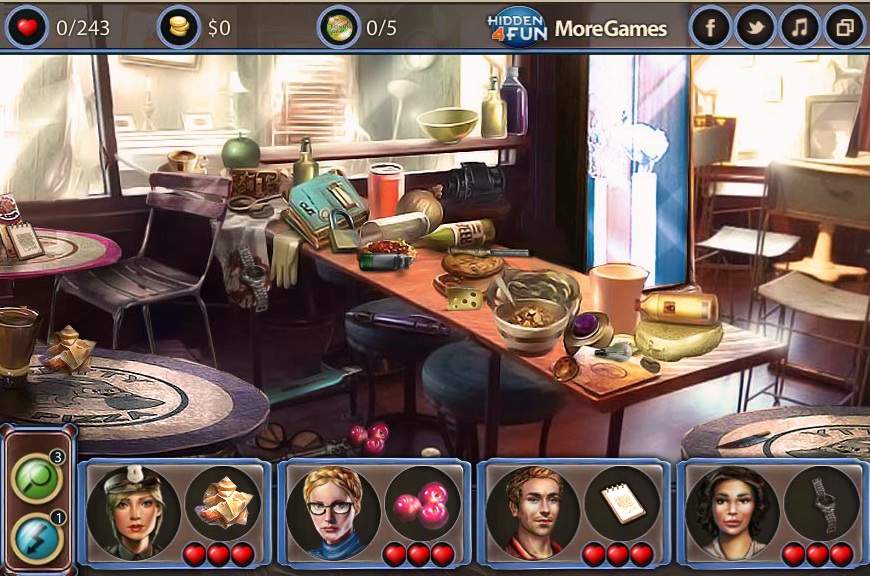Open the Twitter share button
Viewport: 870px width, 576px height.
(x=755, y=28)
